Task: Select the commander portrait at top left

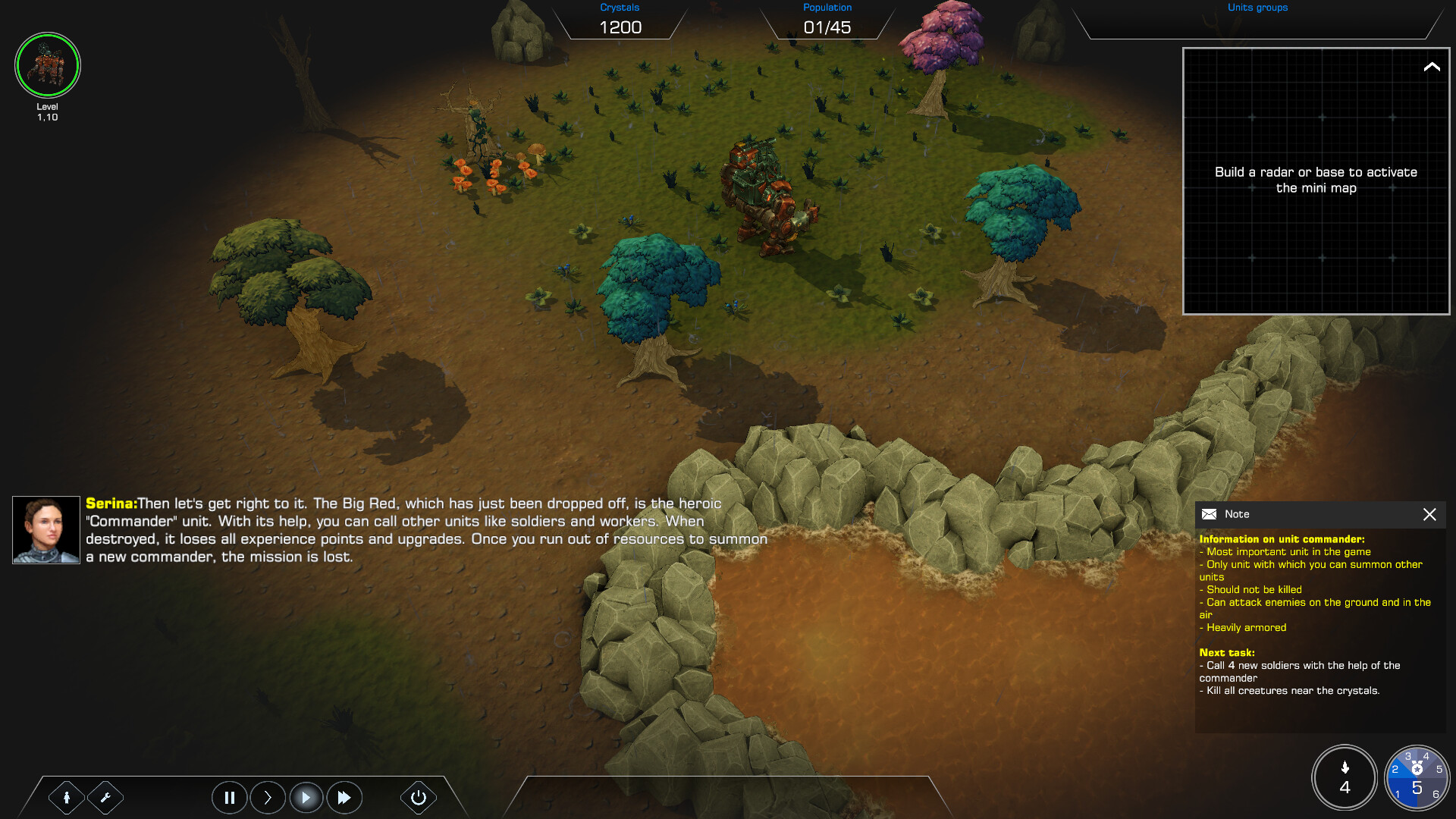Action: [x=47, y=65]
